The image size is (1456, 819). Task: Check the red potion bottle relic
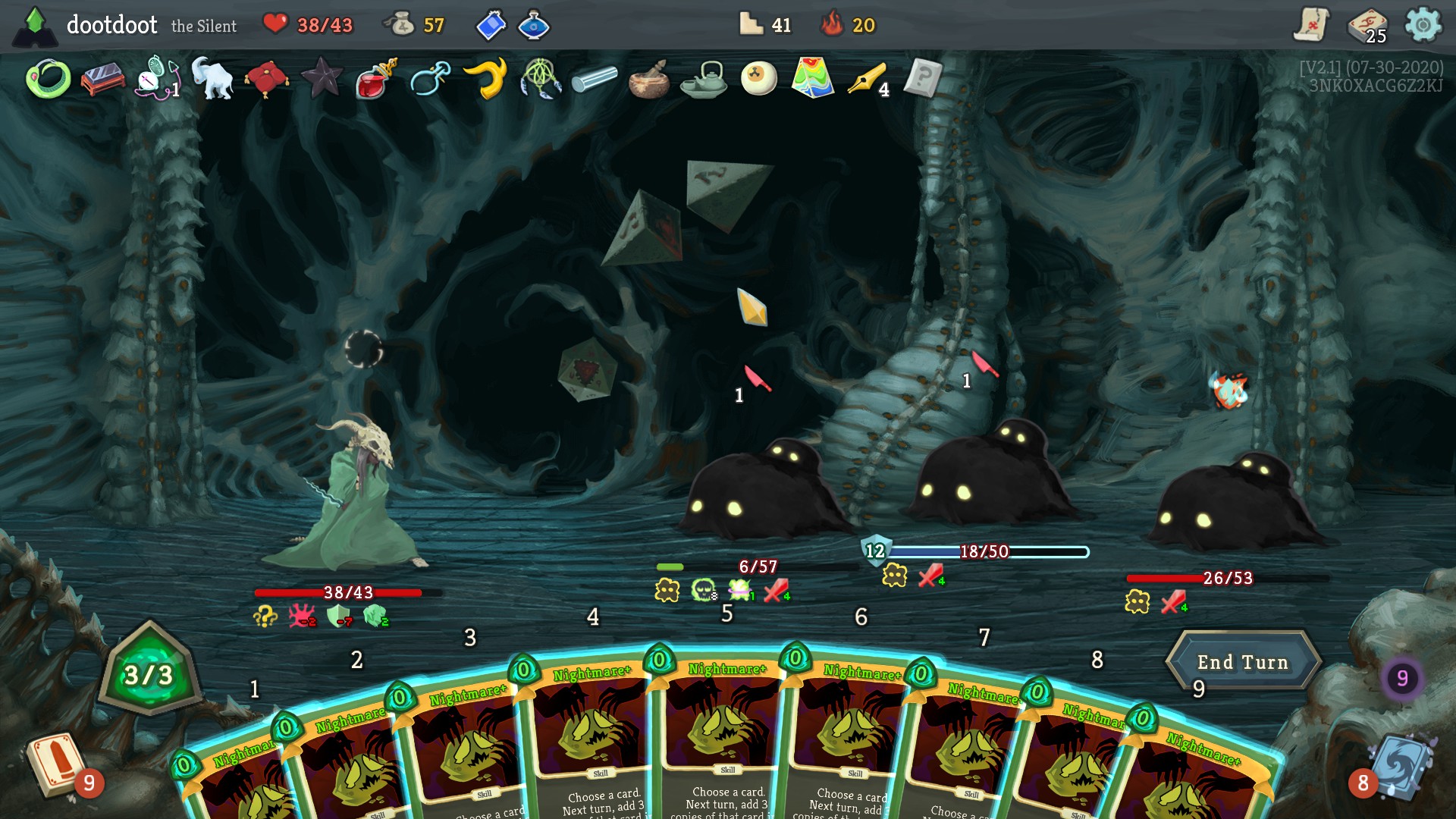point(376,79)
